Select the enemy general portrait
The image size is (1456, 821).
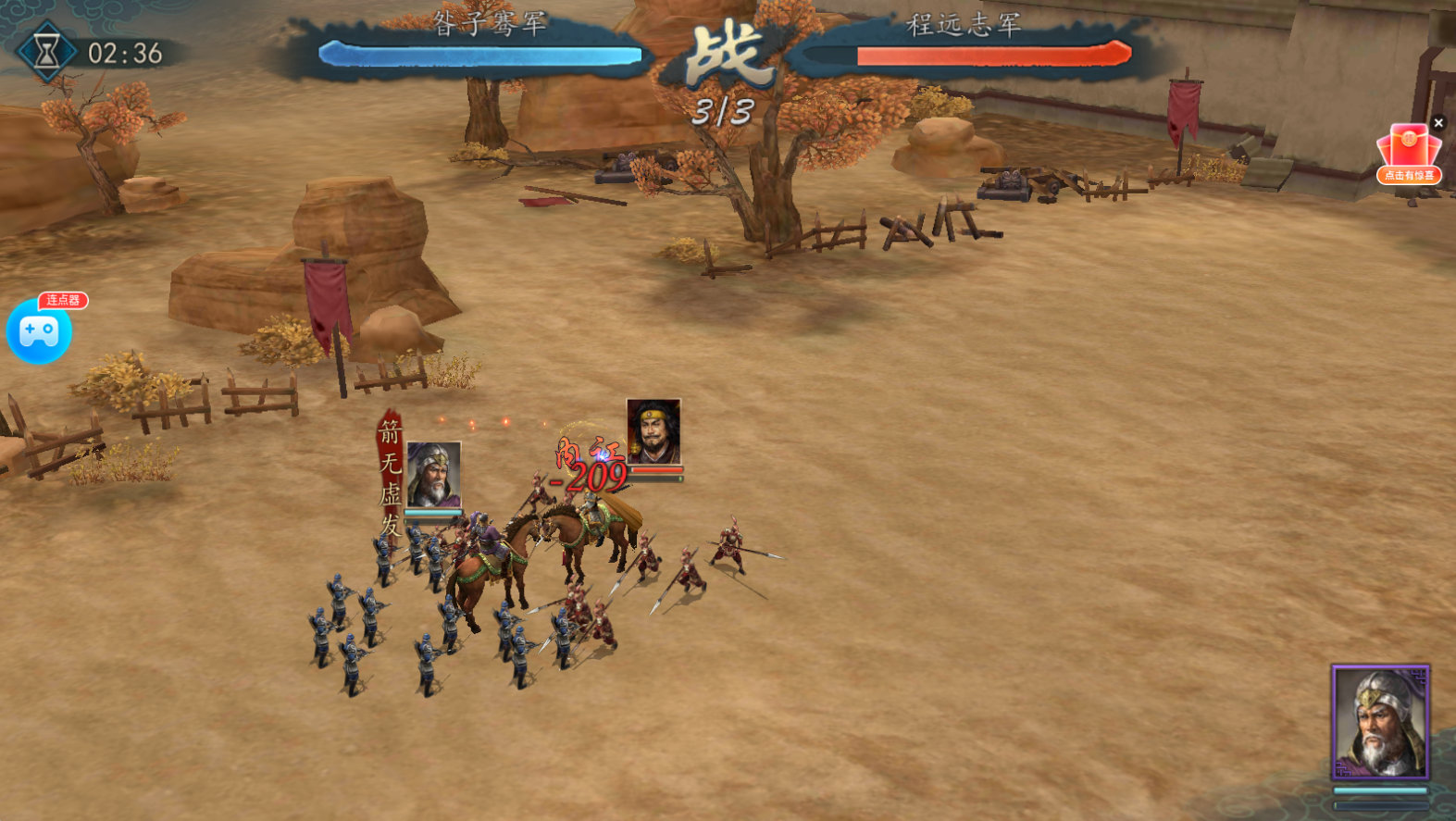pos(653,431)
